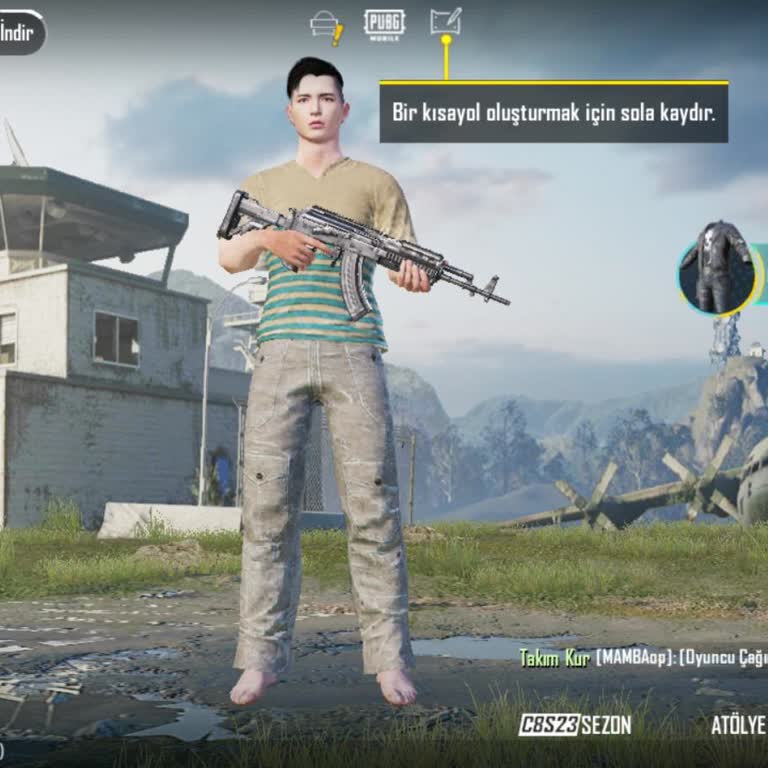Go to the Atölye workshop
The width and height of the screenshot is (768, 768).
coord(738,725)
